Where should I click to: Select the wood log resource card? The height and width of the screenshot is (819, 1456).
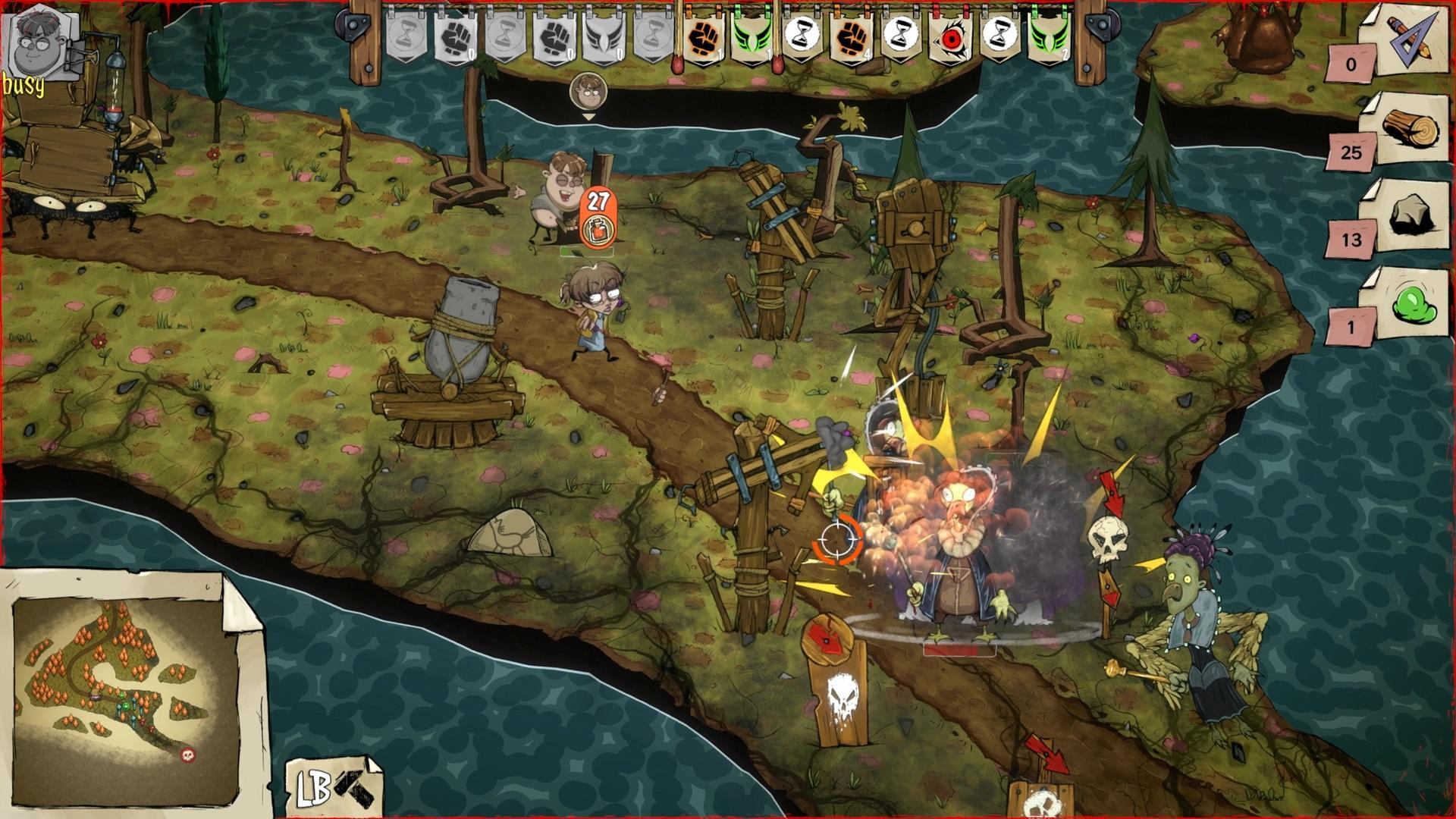pos(1408,129)
